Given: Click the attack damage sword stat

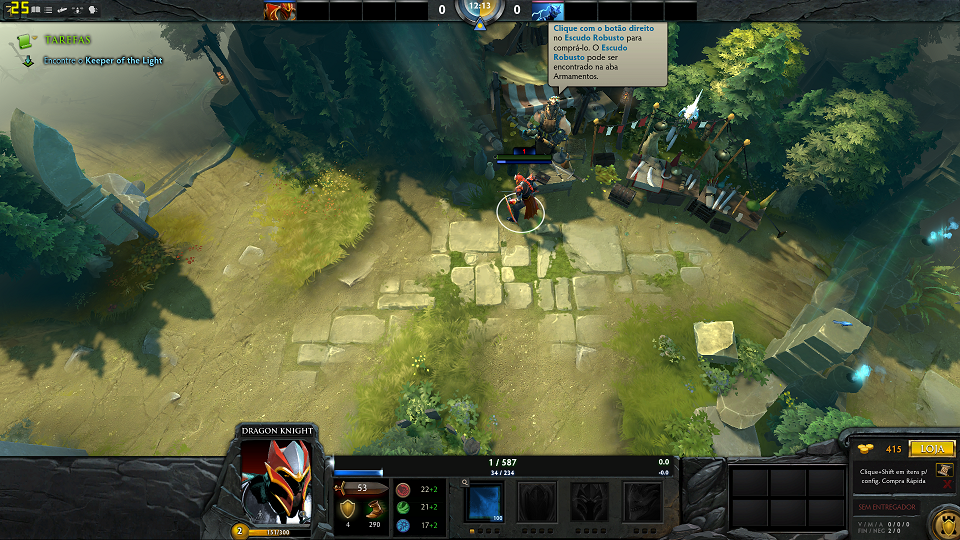Looking at the screenshot, I should [346, 488].
